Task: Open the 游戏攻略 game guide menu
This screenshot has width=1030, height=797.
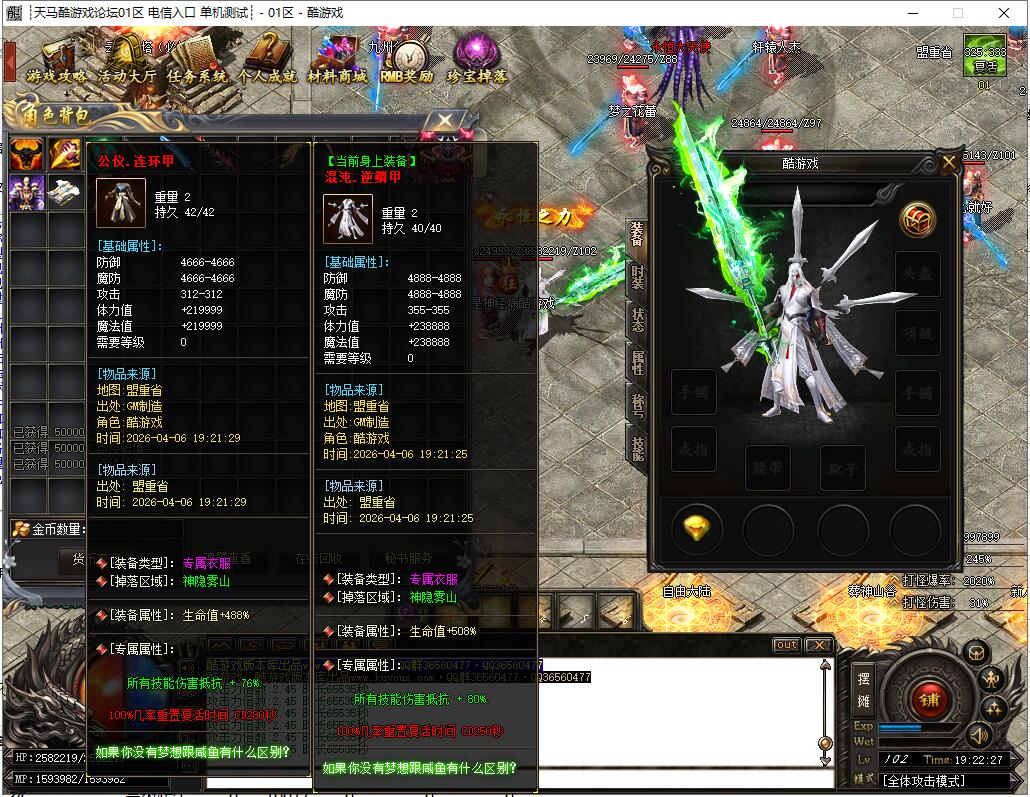Action: [56, 60]
